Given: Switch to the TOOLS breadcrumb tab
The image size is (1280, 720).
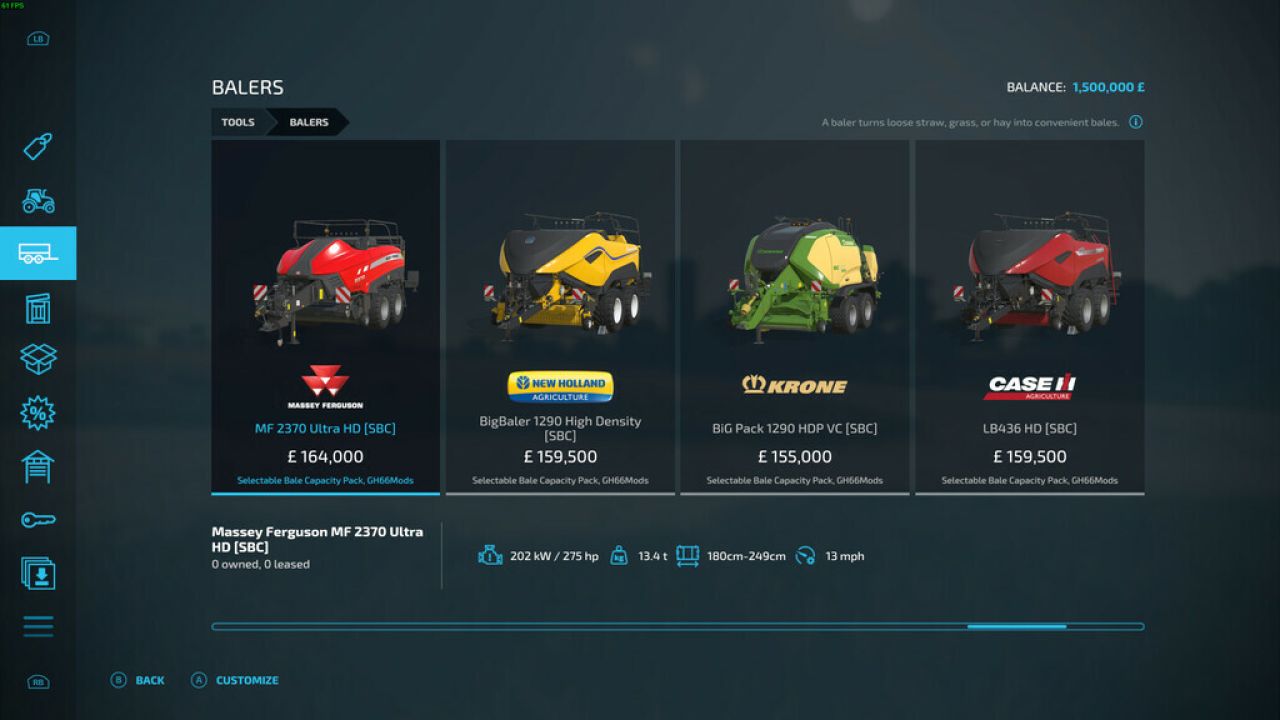Looking at the screenshot, I should tap(238, 122).
